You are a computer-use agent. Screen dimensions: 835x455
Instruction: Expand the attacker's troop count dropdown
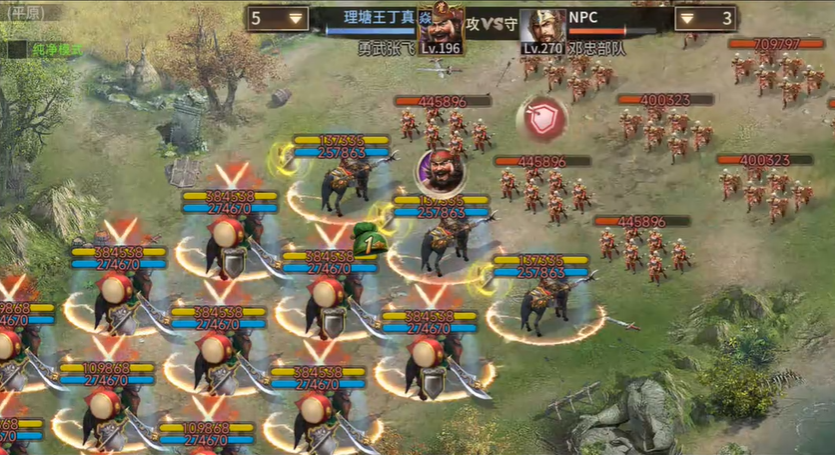pyautogui.click(x=296, y=18)
